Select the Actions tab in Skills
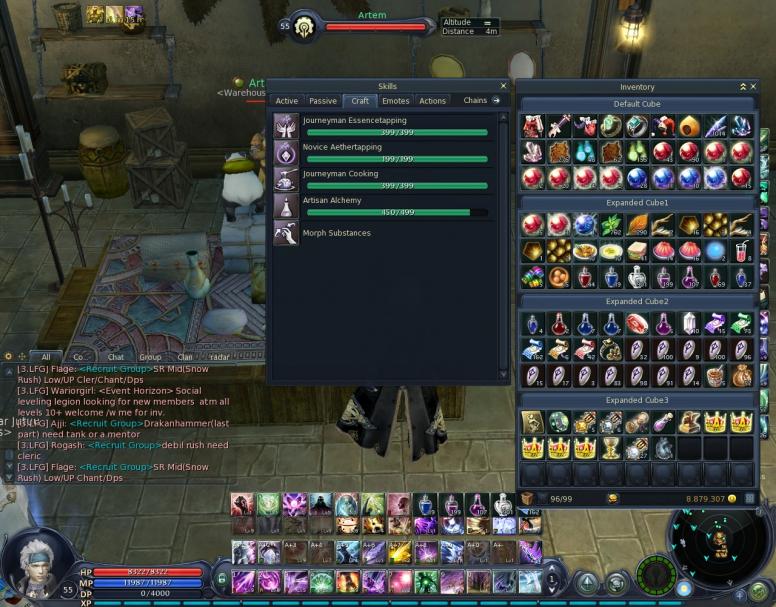Image resolution: width=776 pixels, height=607 pixels. (x=432, y=101)
